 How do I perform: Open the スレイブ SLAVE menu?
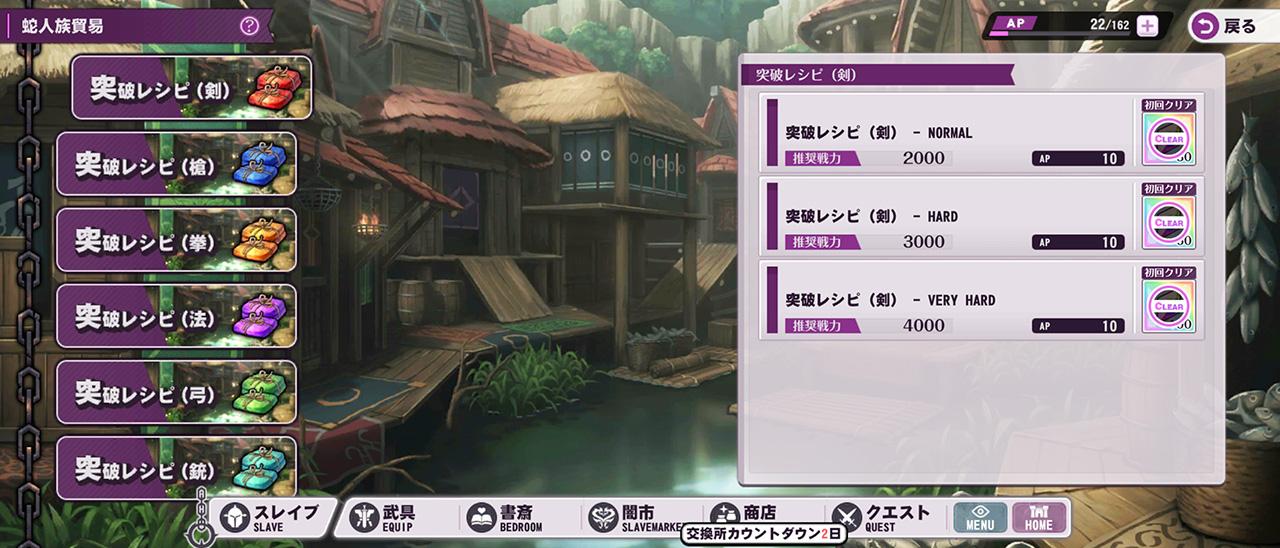click(x=272, y=517)
